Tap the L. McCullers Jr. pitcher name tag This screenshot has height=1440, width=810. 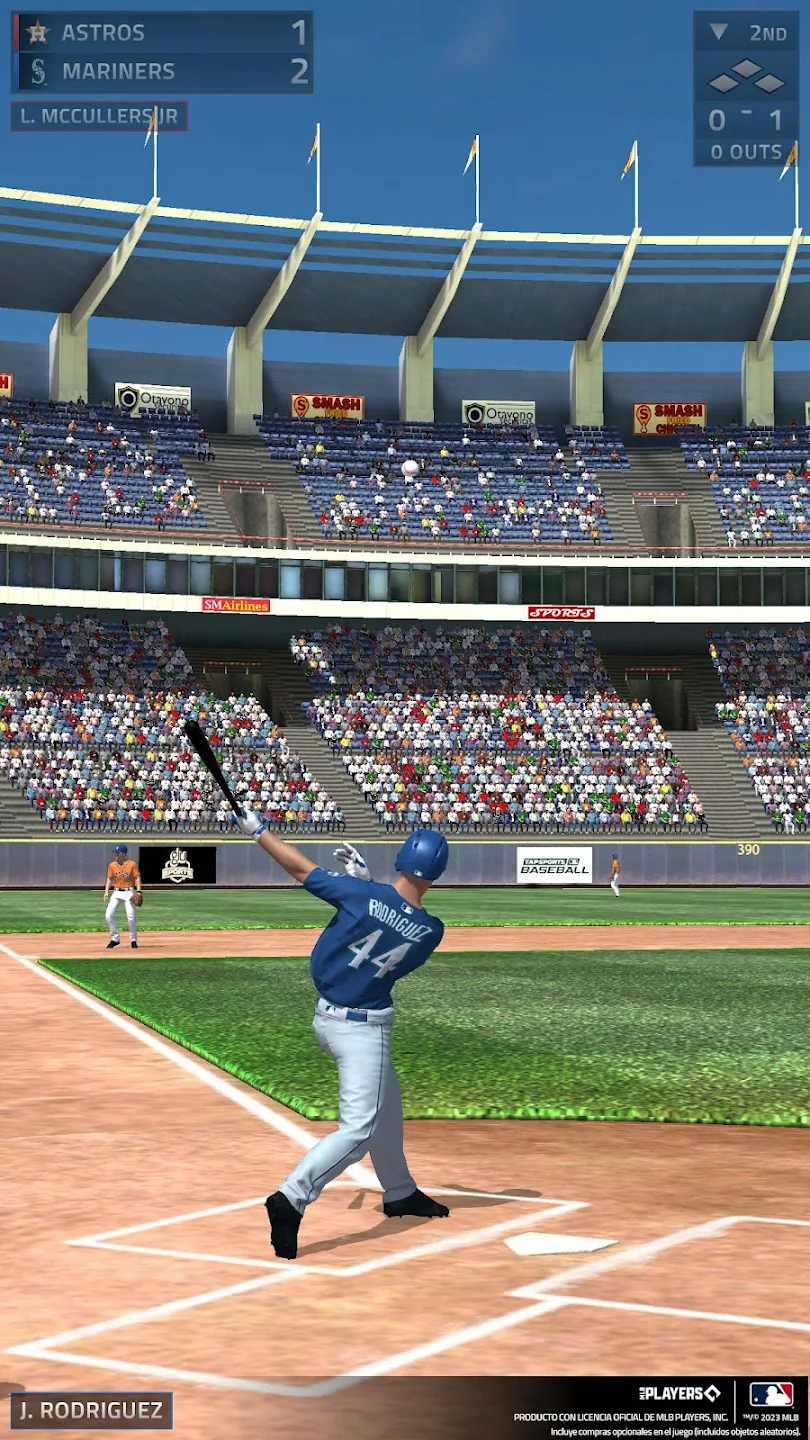tap(99, 116)
